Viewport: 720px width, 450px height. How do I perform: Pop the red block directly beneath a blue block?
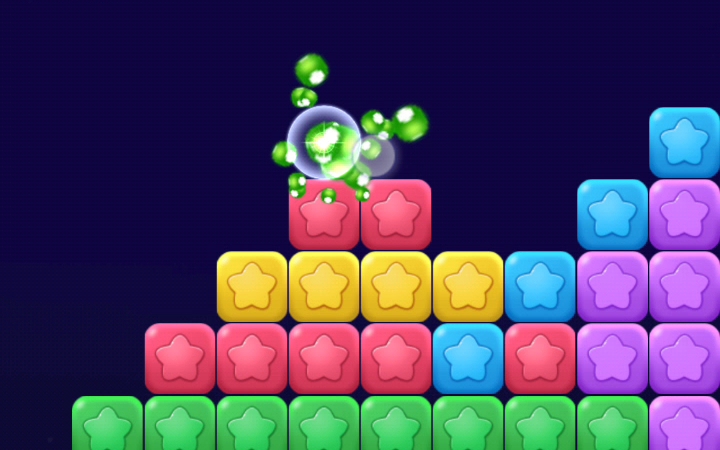click(x=540, y=358)
